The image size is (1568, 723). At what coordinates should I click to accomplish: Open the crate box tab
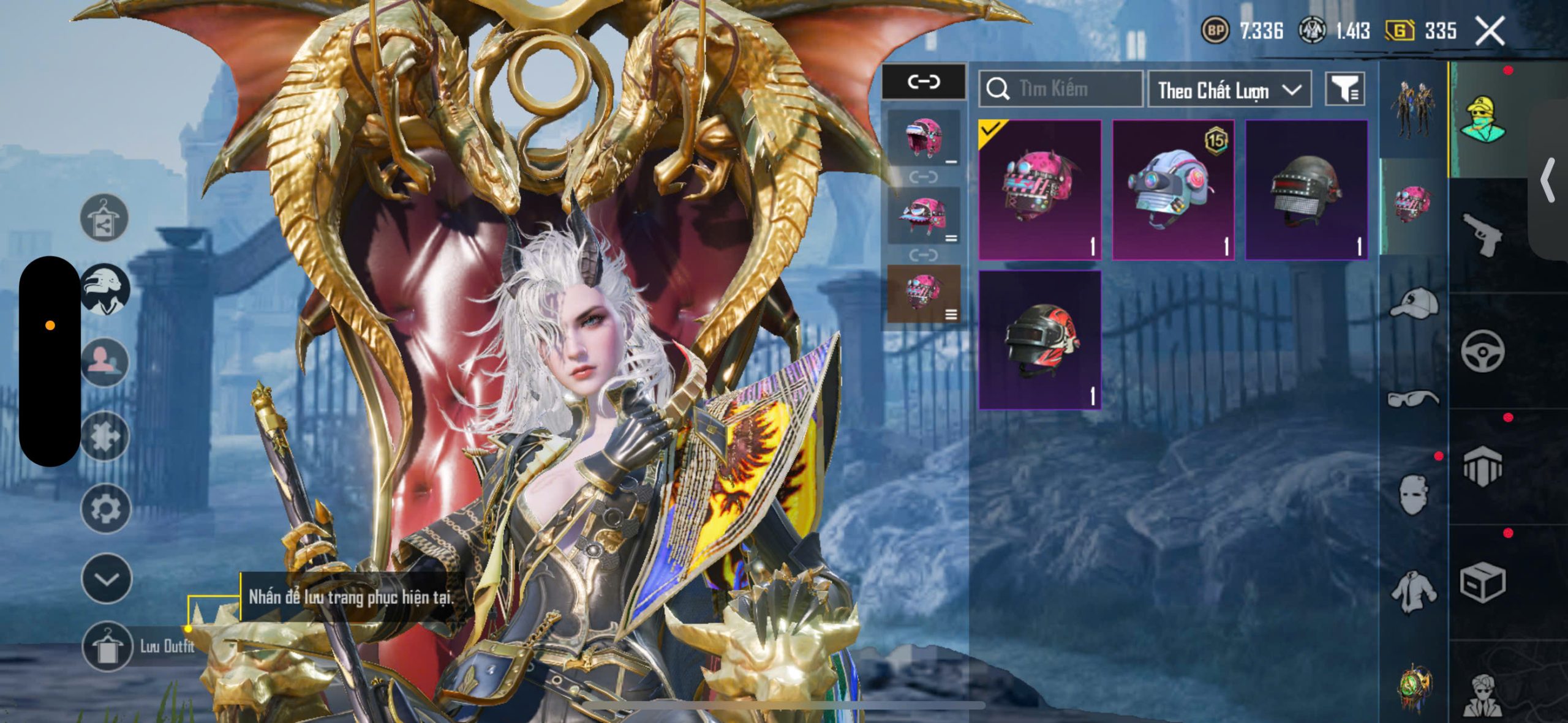[1482, 583]
